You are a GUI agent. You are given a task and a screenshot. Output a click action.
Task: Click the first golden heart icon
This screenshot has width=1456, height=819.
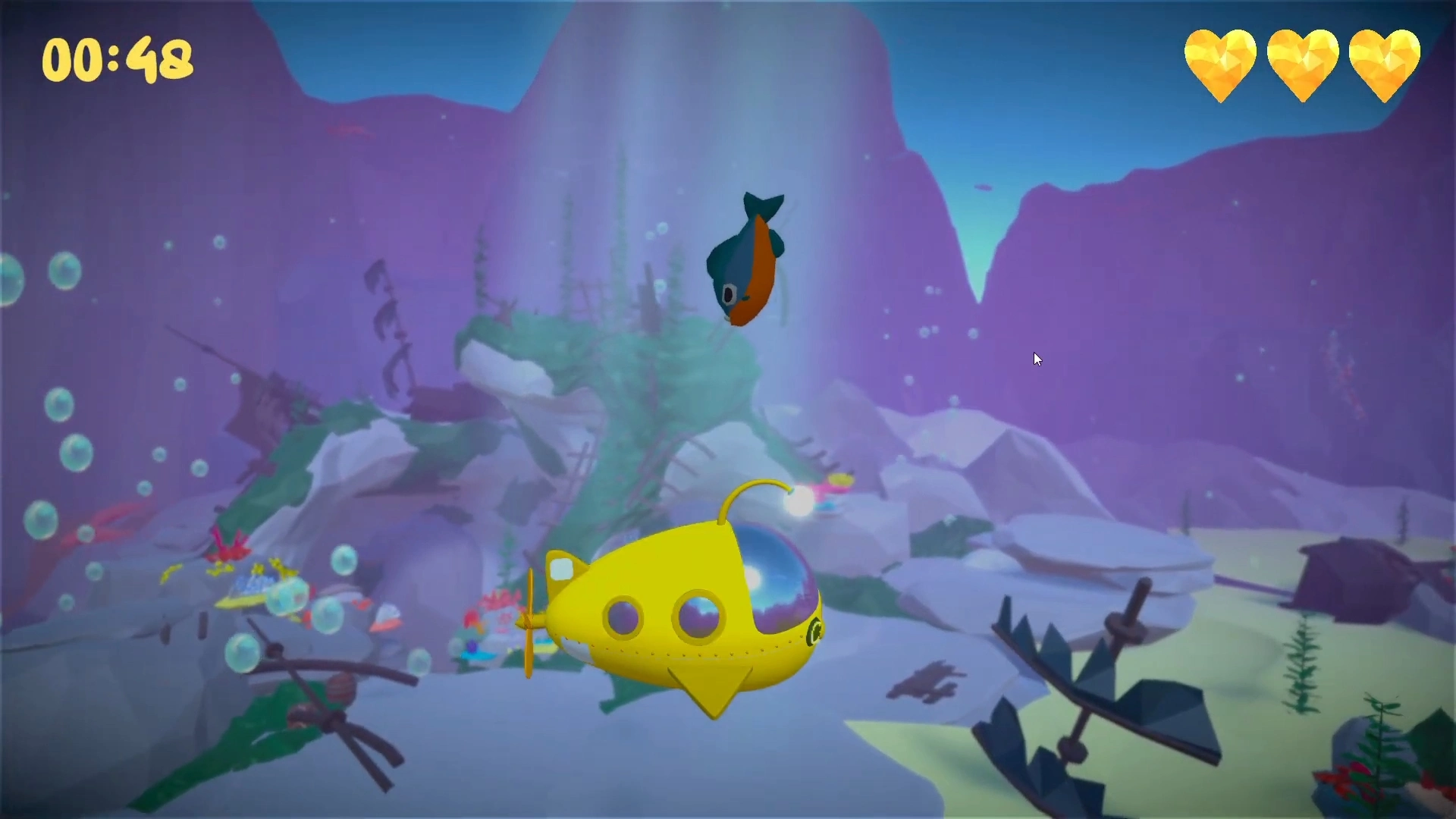(x=1221, y=64)
